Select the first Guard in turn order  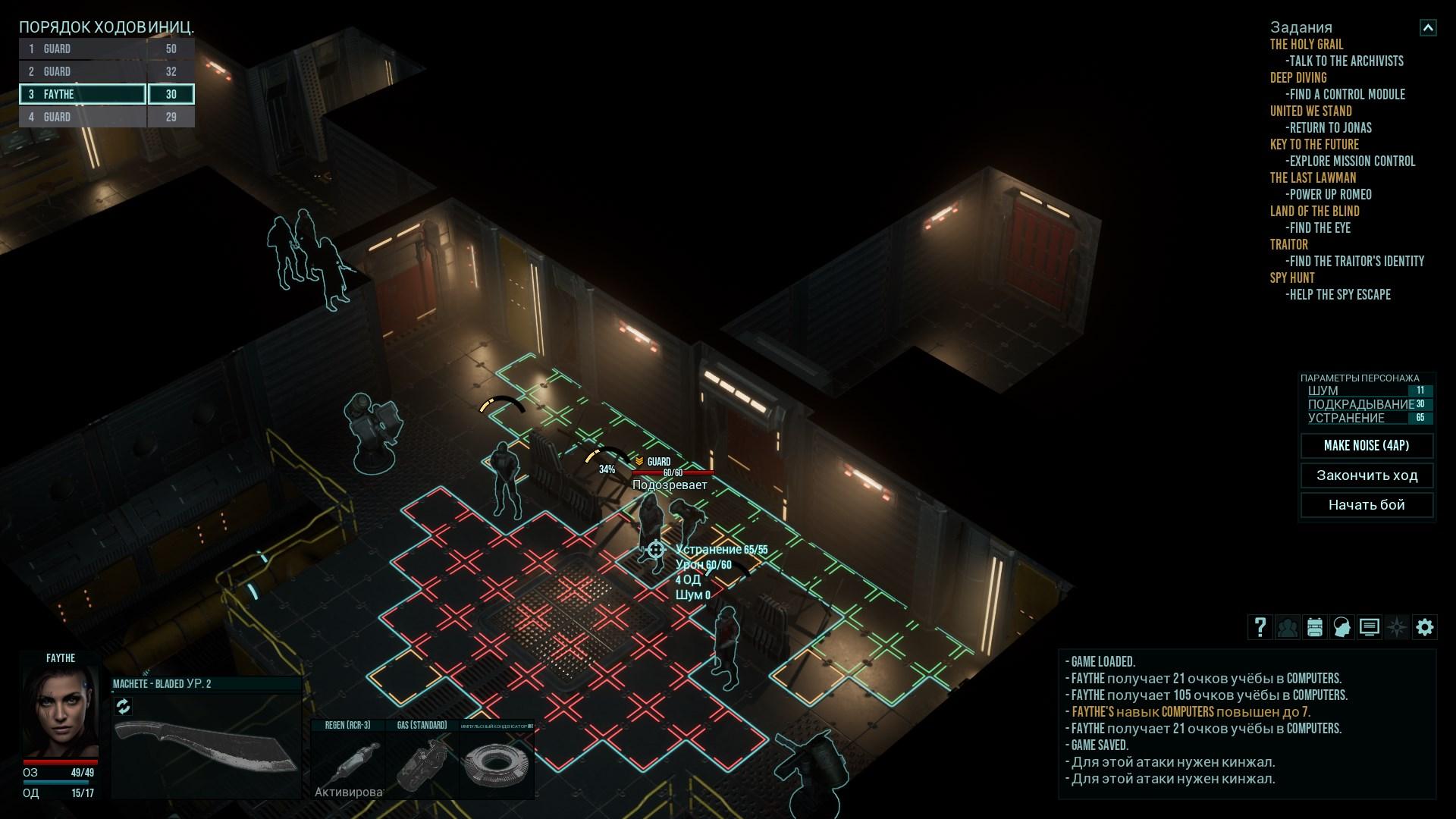tap(83, 49)
